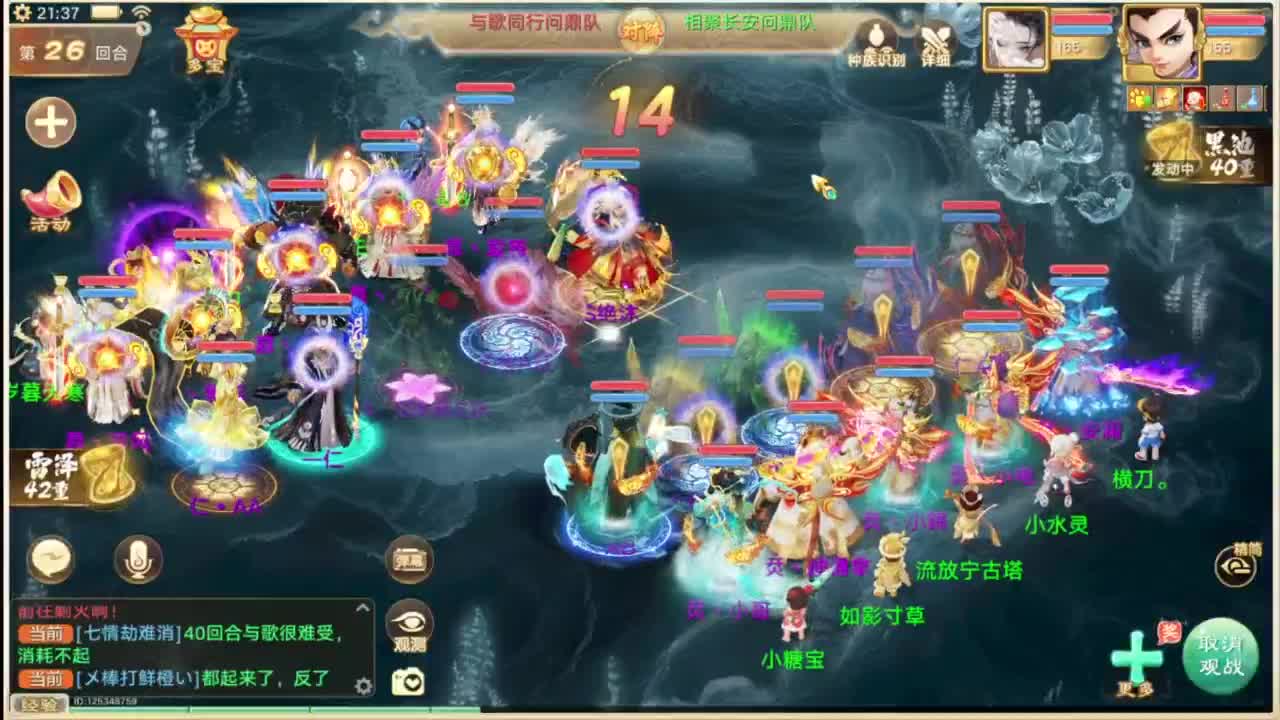The image size is (1280, 720).
Task: Click the 活动 horn icon
Action: pyautogui.click(x=50, y=192)
